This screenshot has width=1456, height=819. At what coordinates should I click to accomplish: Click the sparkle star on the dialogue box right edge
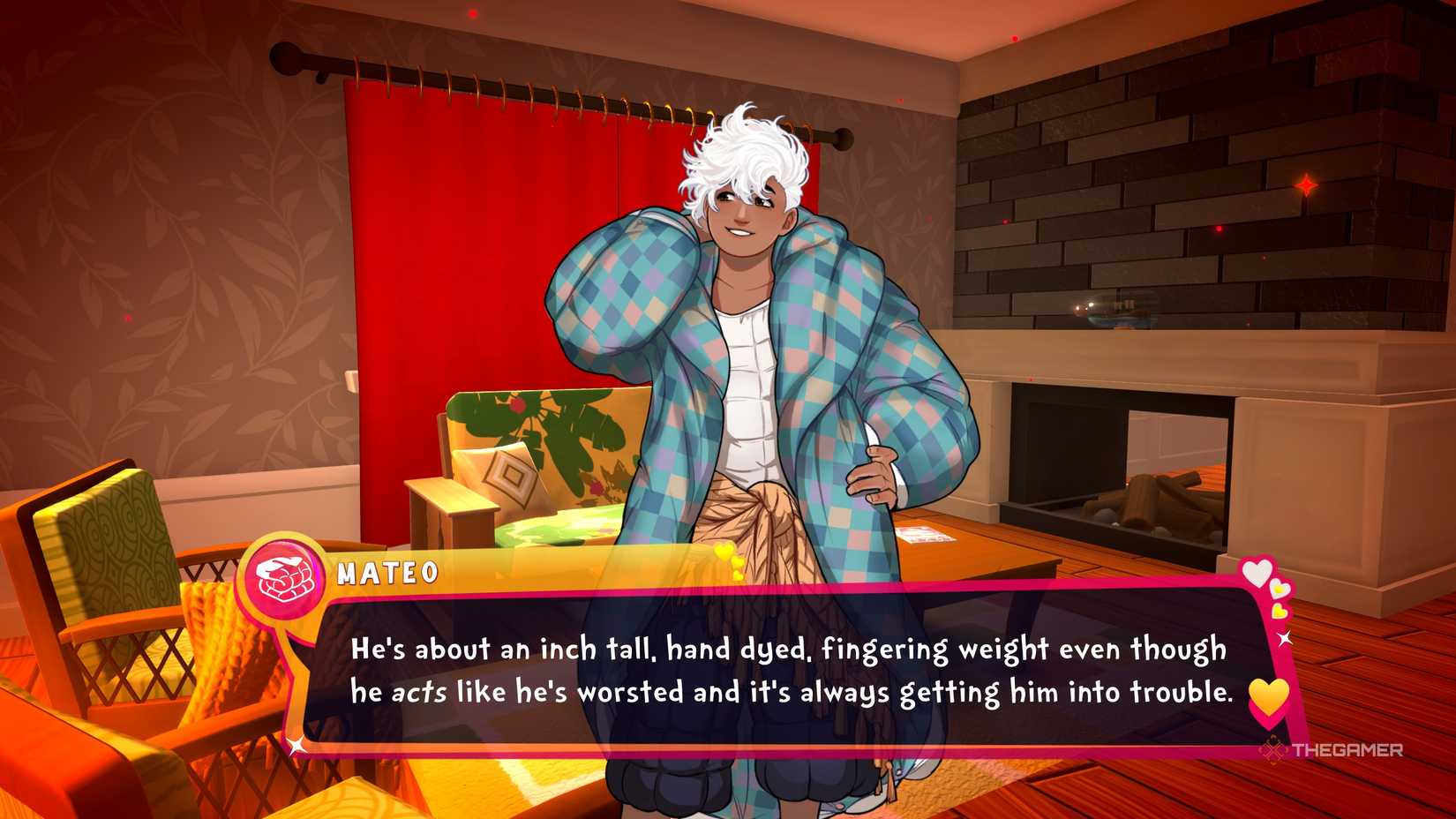pos(1285,638)
